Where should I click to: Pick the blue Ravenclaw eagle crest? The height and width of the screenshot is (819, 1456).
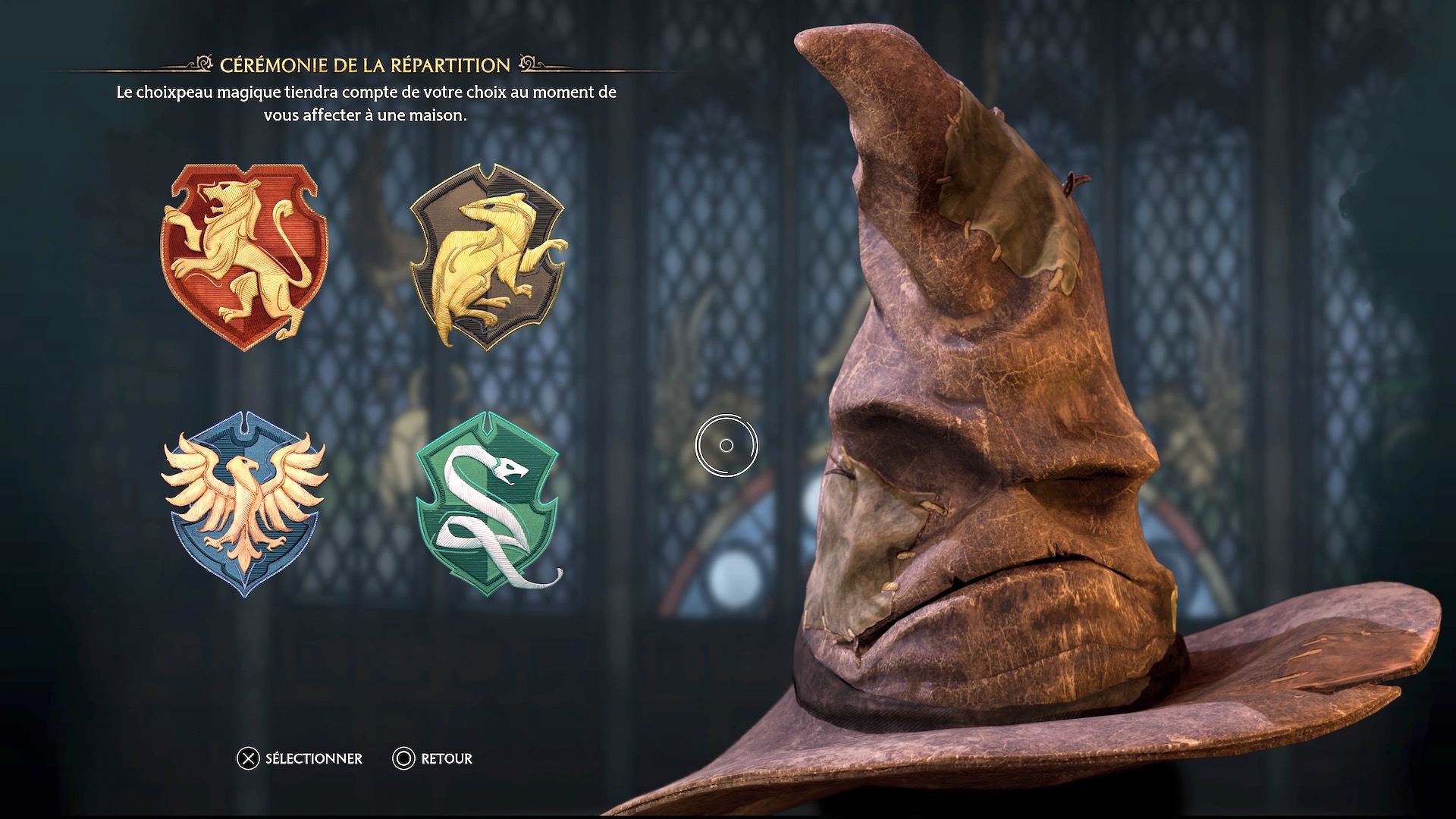pos(244,504)
